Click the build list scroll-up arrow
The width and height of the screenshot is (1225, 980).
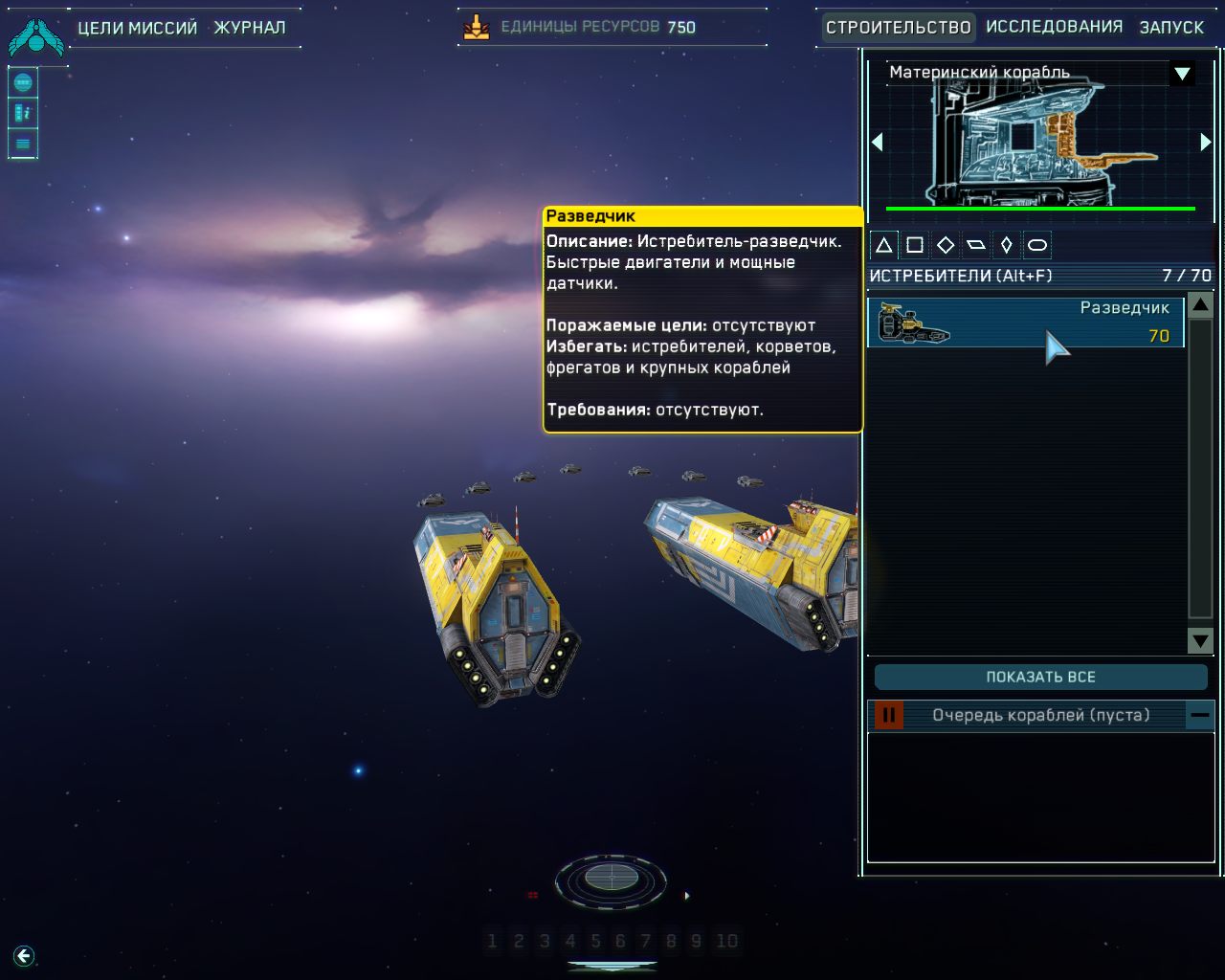click(x=1200, y=305)
